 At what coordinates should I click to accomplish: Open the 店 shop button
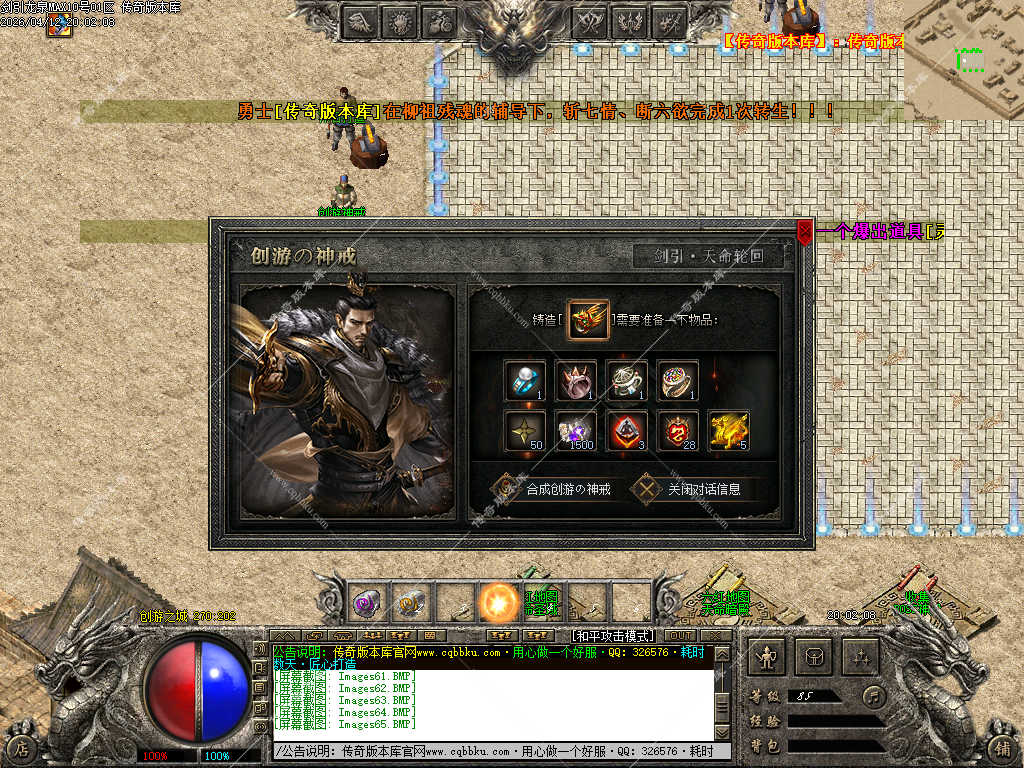click(x=22, y=747)
